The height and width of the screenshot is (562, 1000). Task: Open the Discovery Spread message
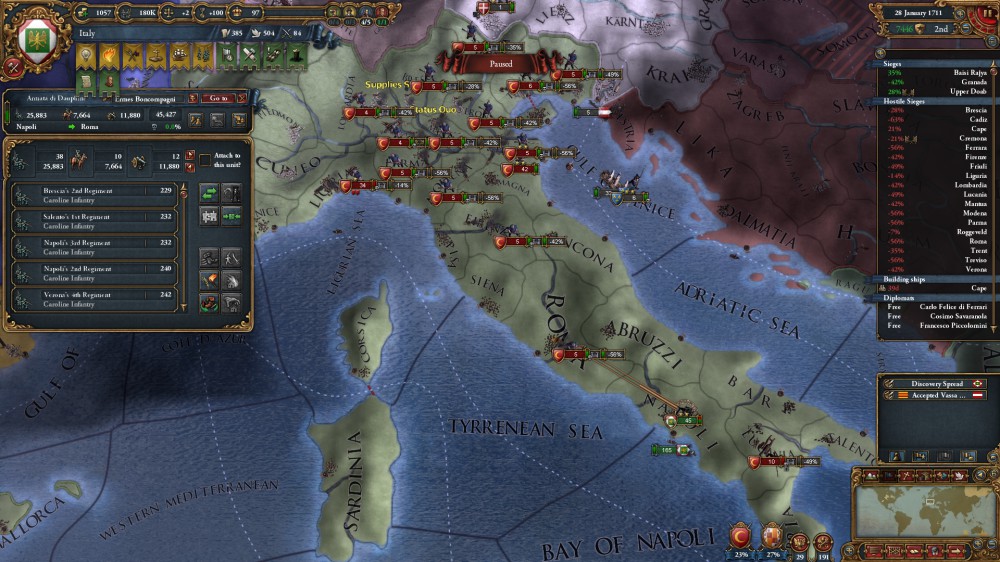(x=935, y=383)
